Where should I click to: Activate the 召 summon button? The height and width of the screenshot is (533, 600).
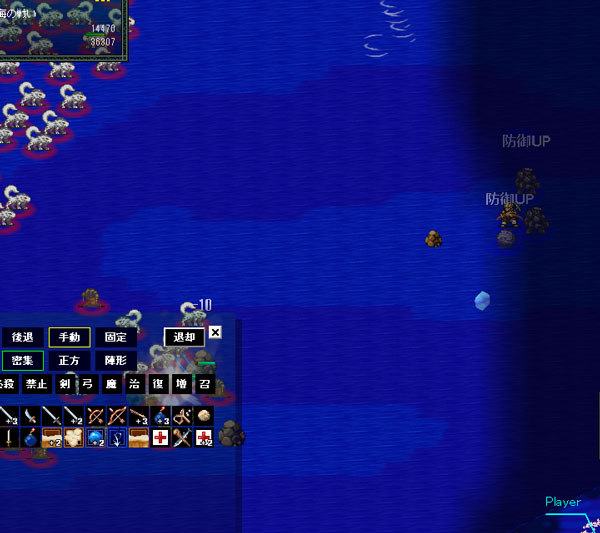pyautogui.click(x=204, y=384)
